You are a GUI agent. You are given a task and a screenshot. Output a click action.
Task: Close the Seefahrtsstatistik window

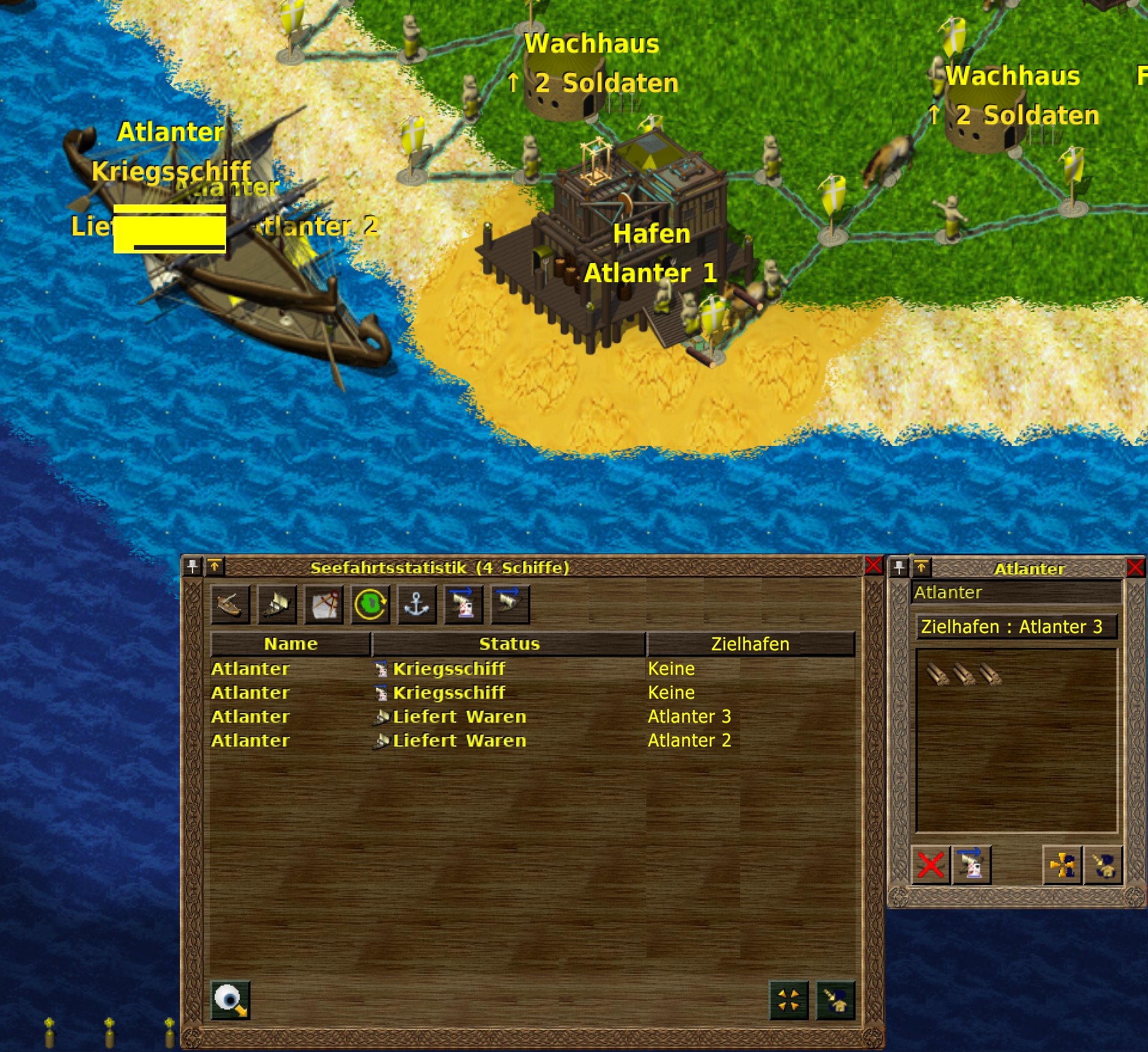874,565
